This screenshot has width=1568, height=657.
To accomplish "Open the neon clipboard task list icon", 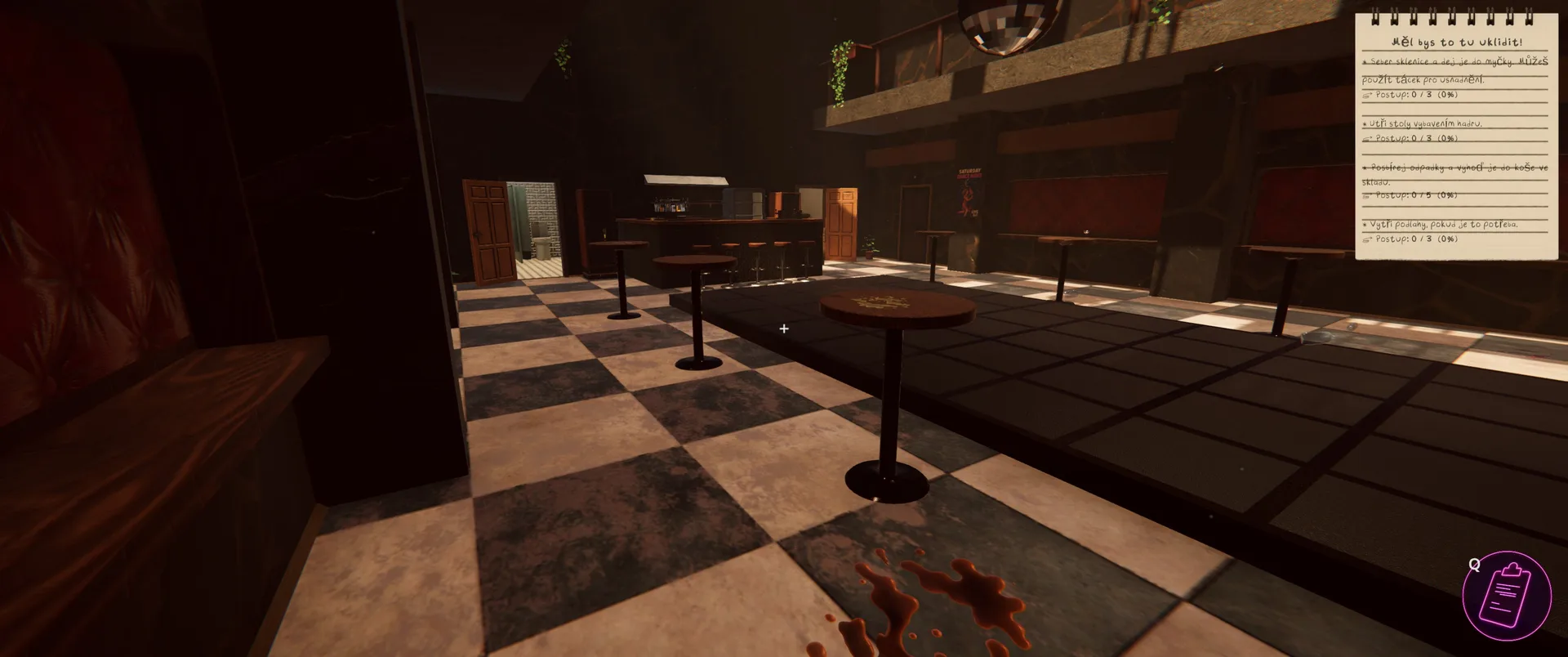I will coord(1507,596).
